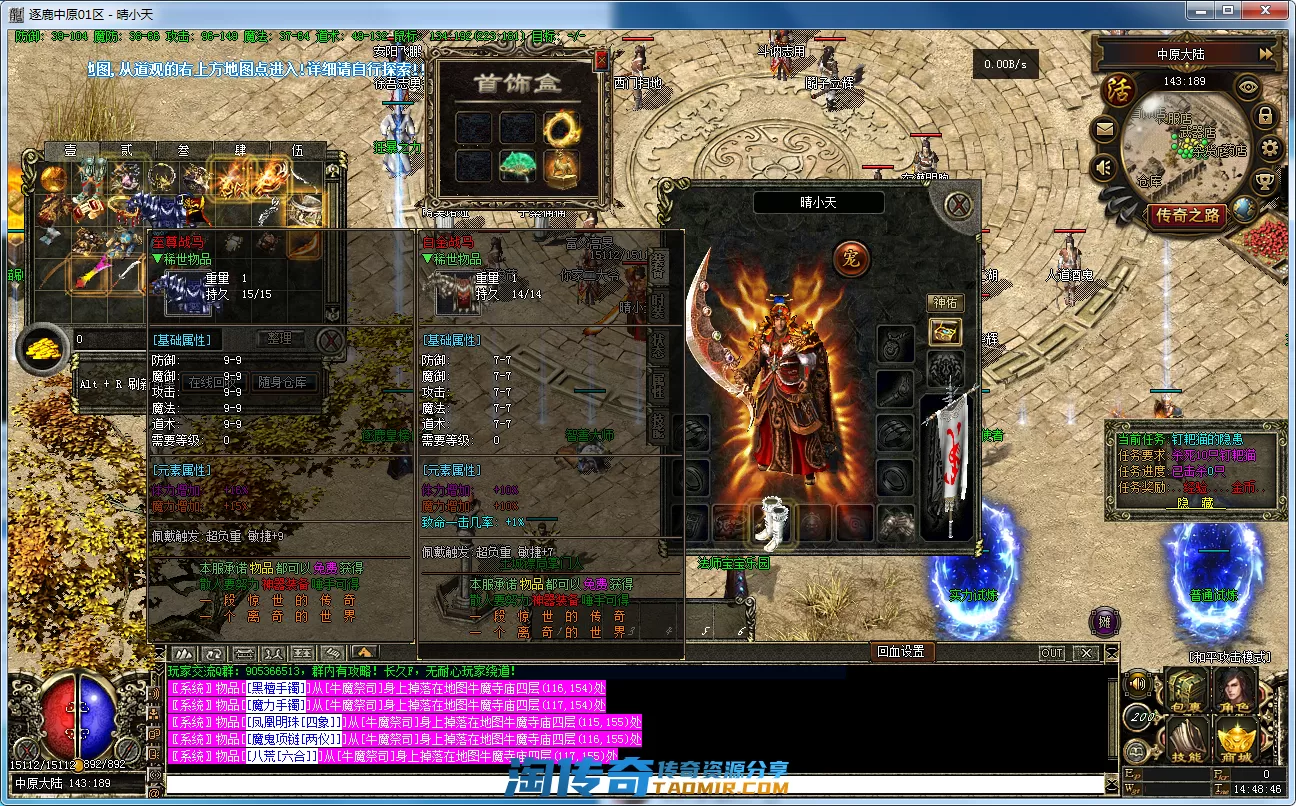Click the trophy icon beside the minimap
Screen dimensions: 1296x806
[x=1264, y=182]
